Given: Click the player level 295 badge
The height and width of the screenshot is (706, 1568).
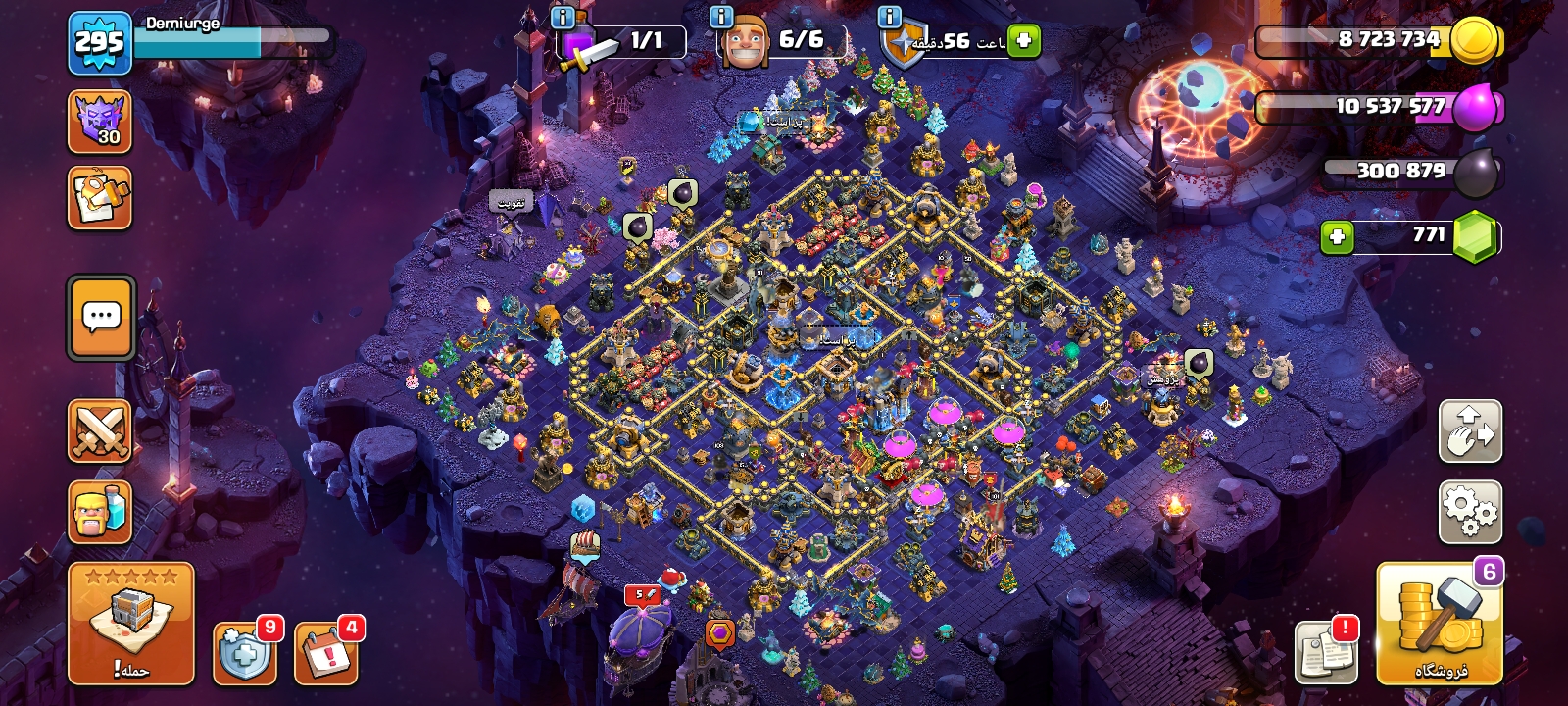Looking at the screenshot, I should 100,43.
